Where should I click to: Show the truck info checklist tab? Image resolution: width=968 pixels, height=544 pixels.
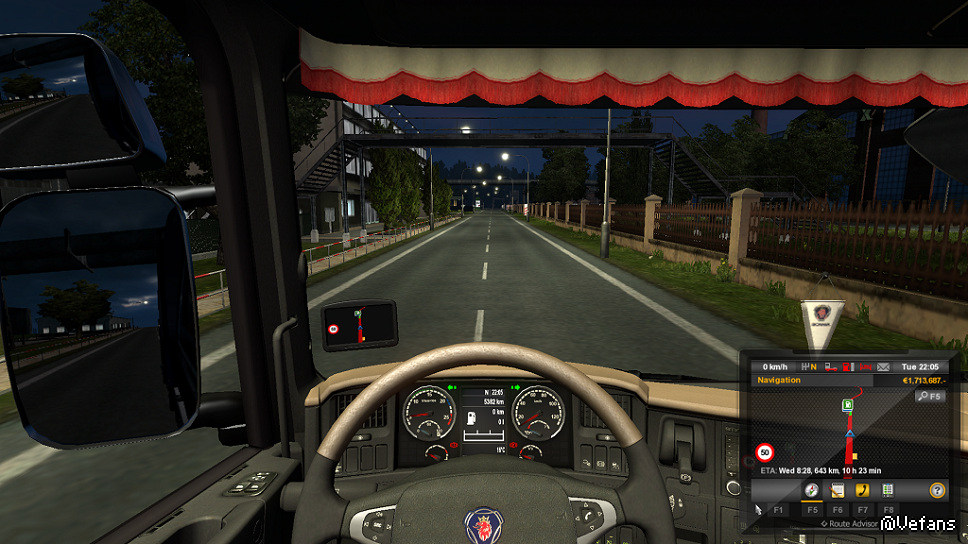(x=887, y=490)
